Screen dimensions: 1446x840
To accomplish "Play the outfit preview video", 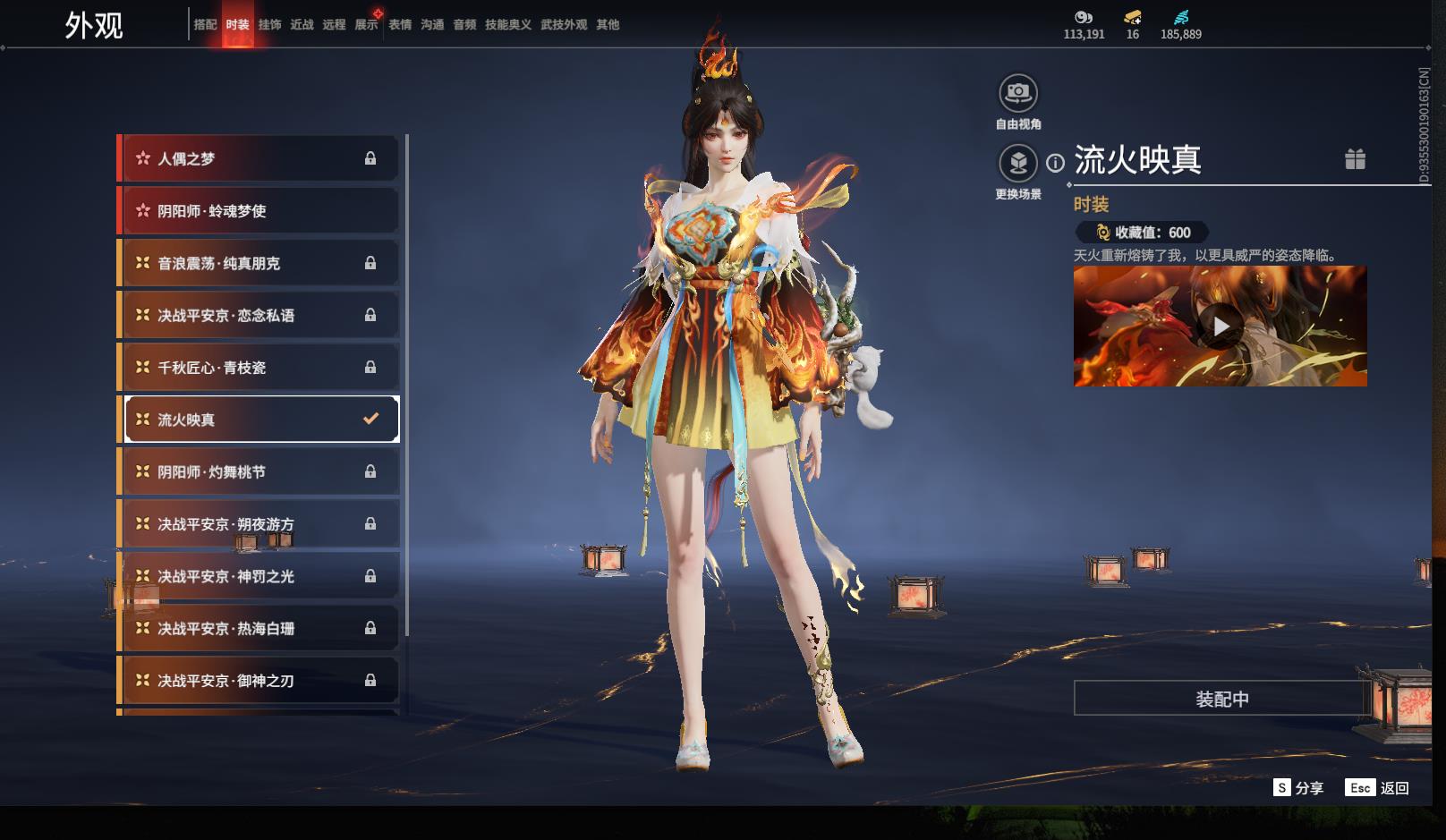I will pyautogui.click(x=1221, y=327).
